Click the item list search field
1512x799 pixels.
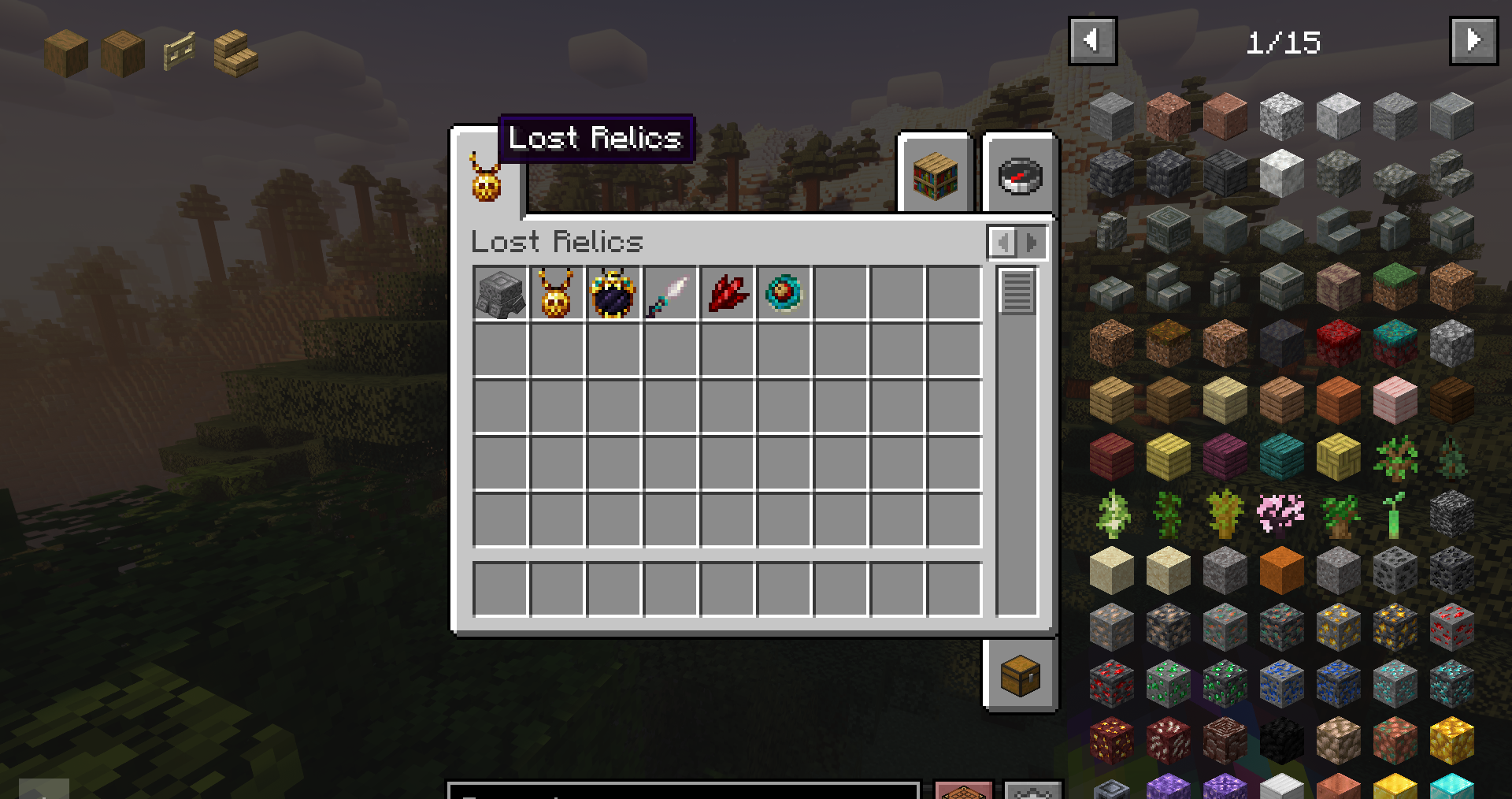pyautogui.click(x=683, y=790)
